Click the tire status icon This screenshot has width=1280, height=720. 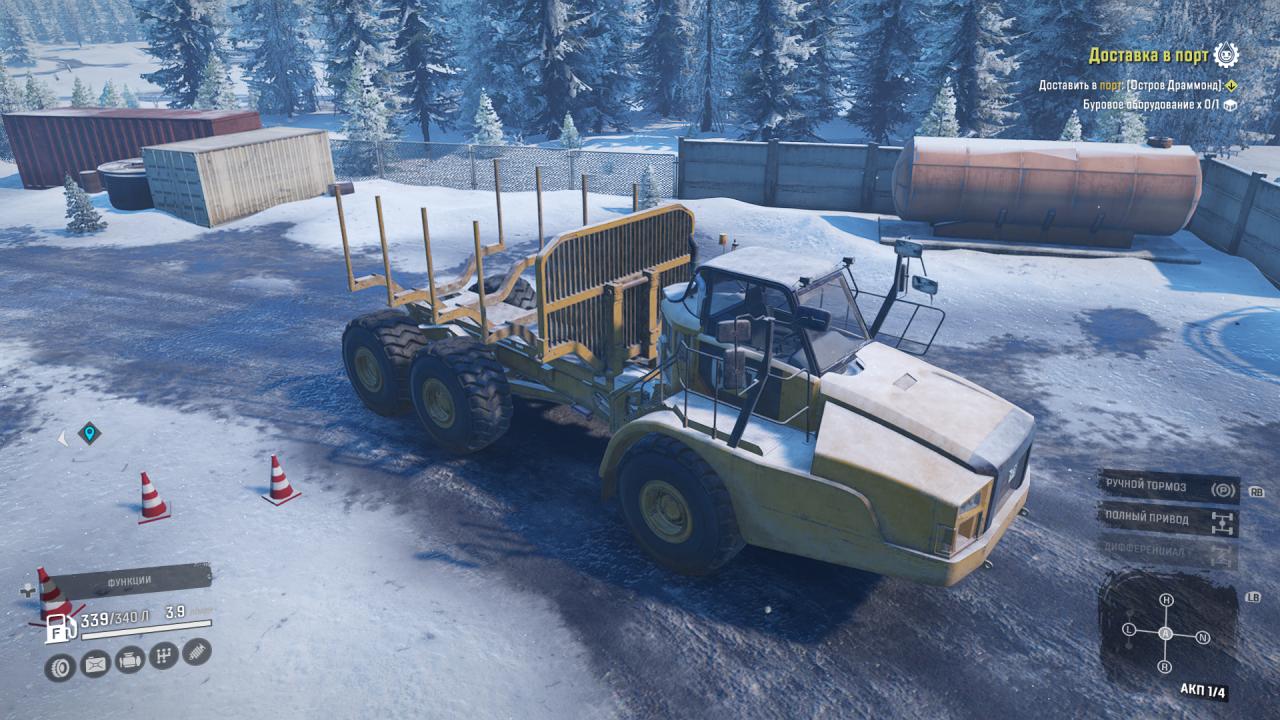[x=60, y=666]
